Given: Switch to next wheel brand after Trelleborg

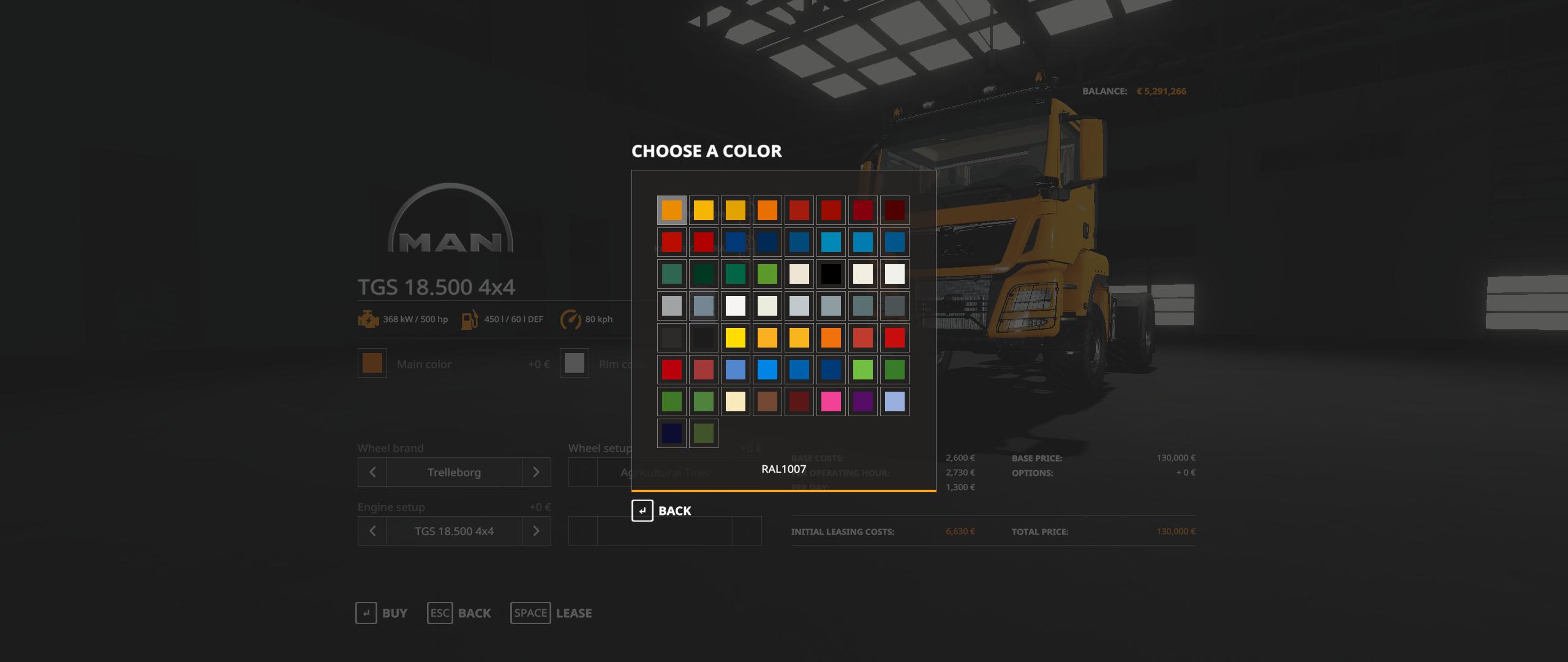Looking at the screenshot, I should click(536, 472).
